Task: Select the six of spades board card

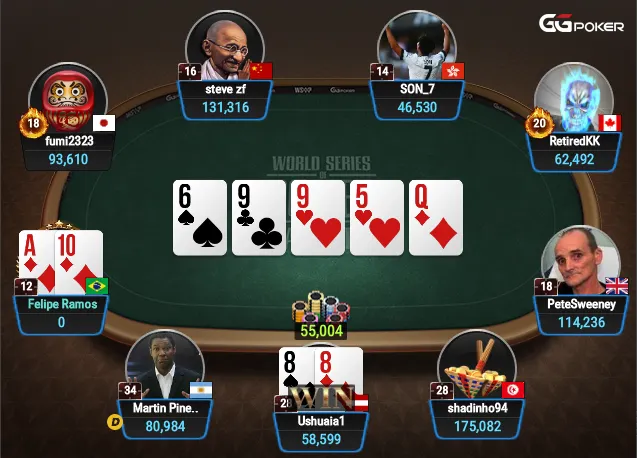Action: tap(200, 217)
